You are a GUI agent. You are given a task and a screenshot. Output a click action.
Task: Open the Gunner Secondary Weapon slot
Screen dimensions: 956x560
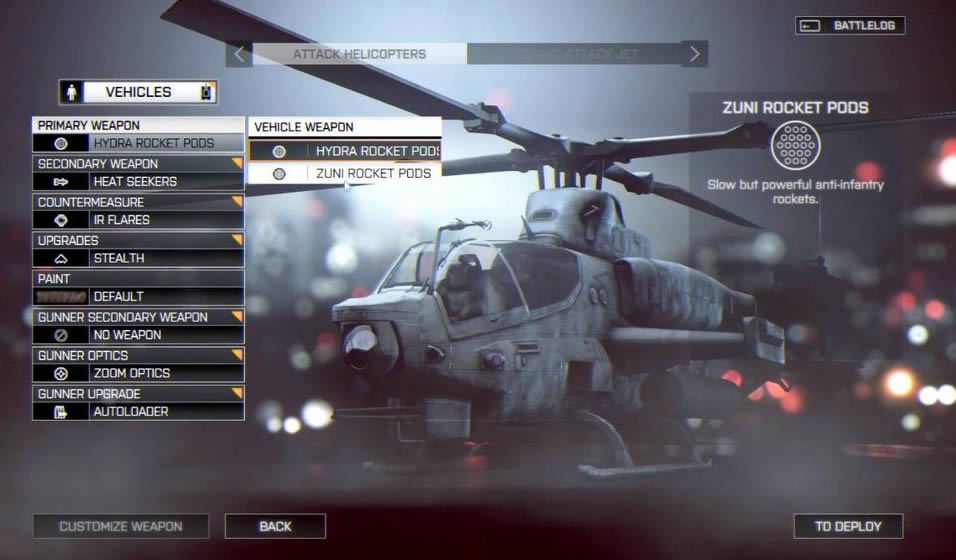[138, 335]
